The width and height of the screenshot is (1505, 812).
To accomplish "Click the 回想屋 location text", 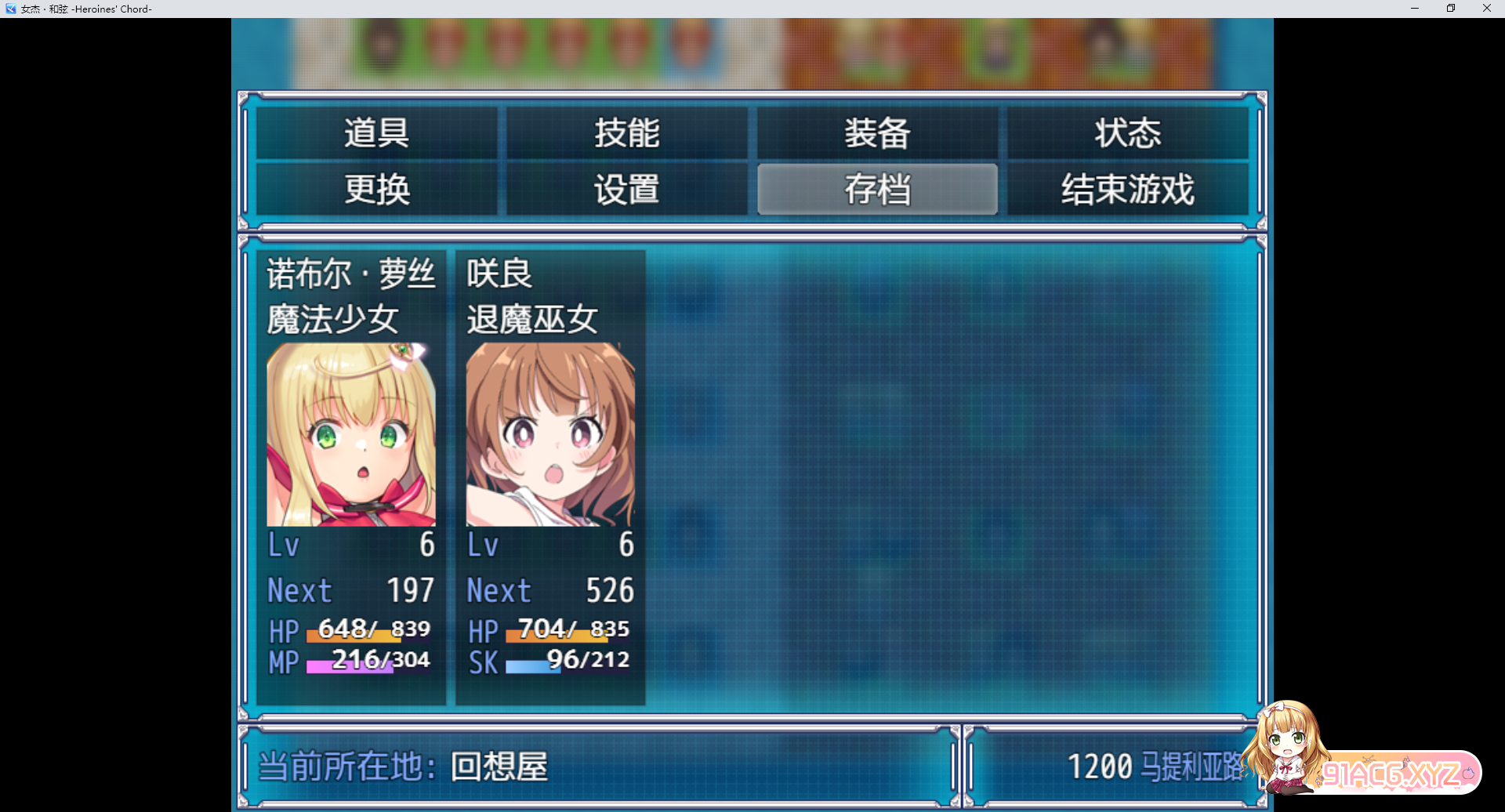I will tap(499, 766).
